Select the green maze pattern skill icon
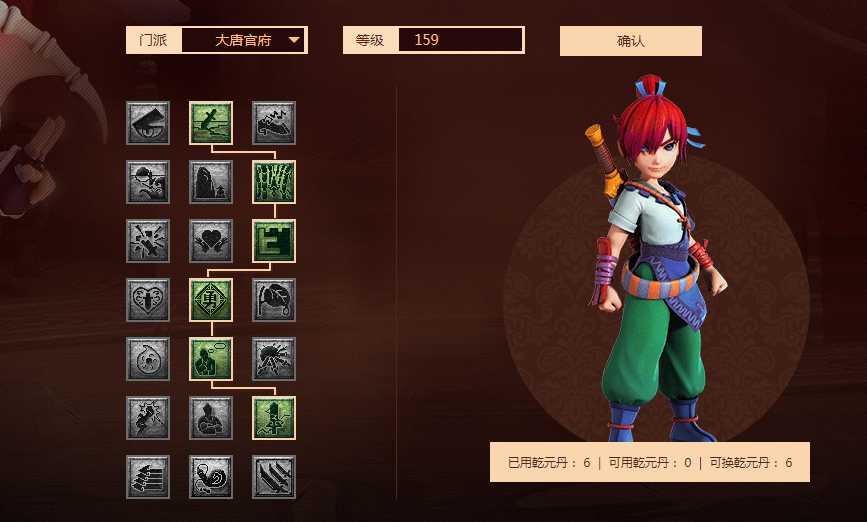The height and width of the screenshot is (522, 867). point(273,241)
